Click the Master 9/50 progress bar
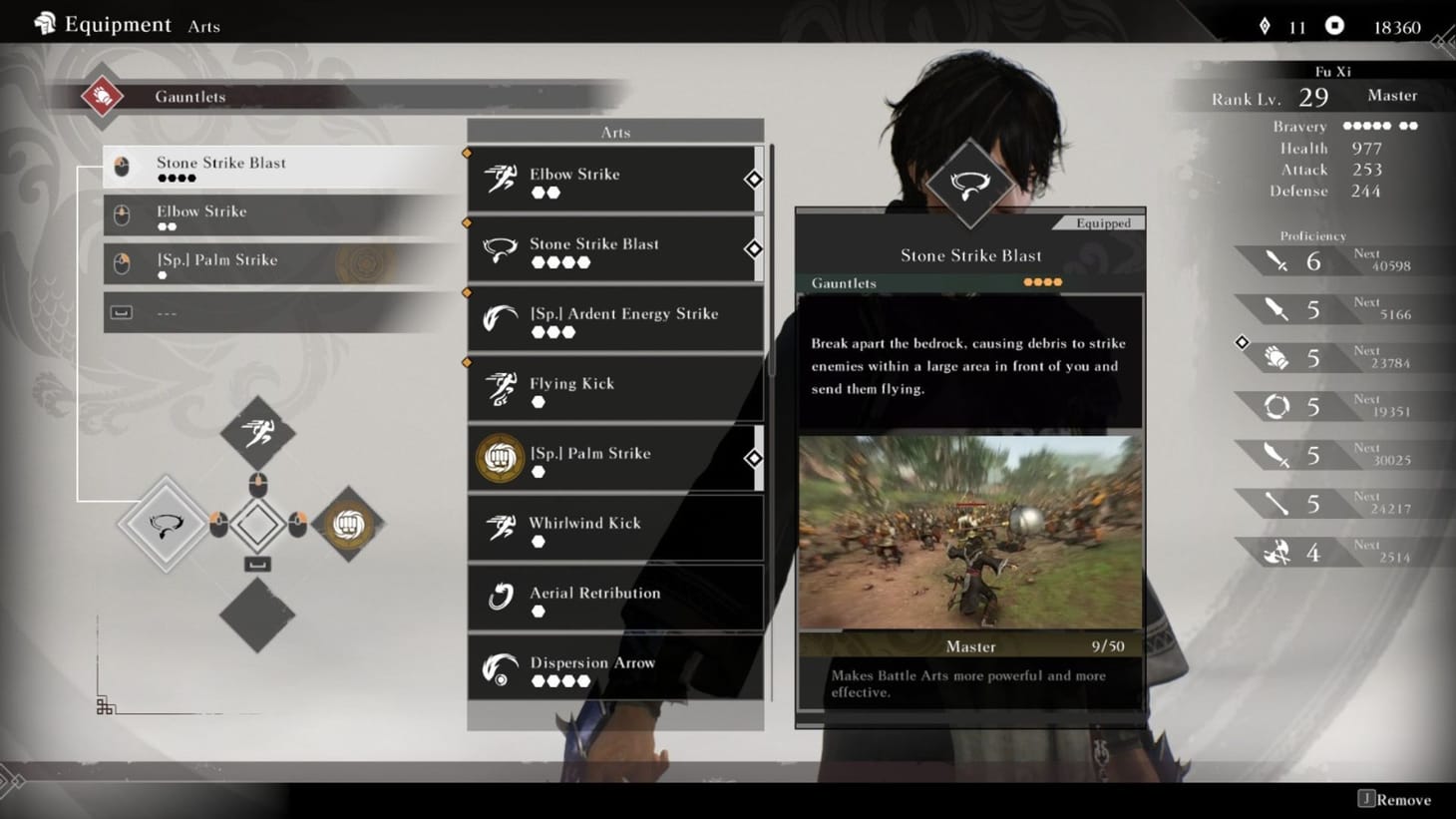Viewport: 1456px width, 819px height. pos(970,646)
